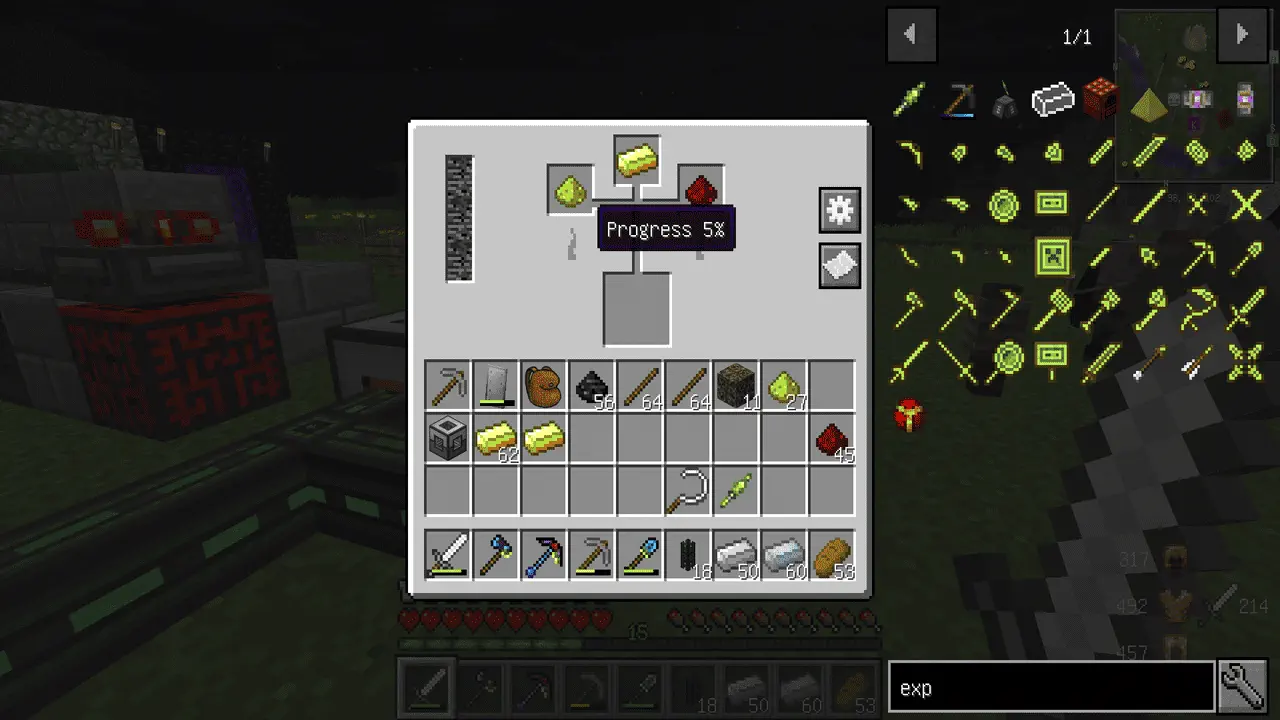Open the gear configuration button
The width and height of the screenshot is (1280, 720).
click(839, 210)
